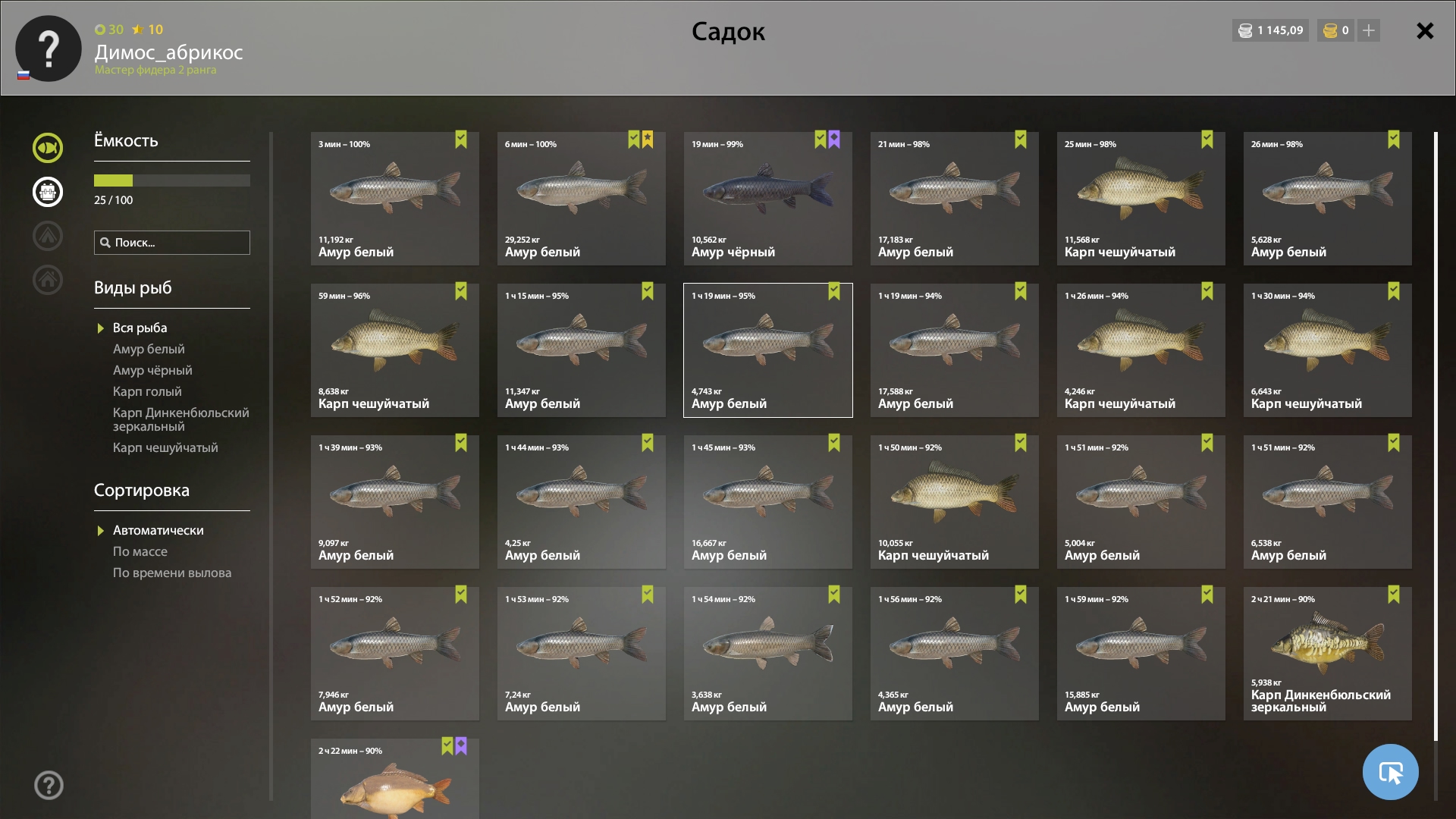Click the blue cursor button in bottom corner
Screen dimensions: 1456x819
pos(1390,772)
